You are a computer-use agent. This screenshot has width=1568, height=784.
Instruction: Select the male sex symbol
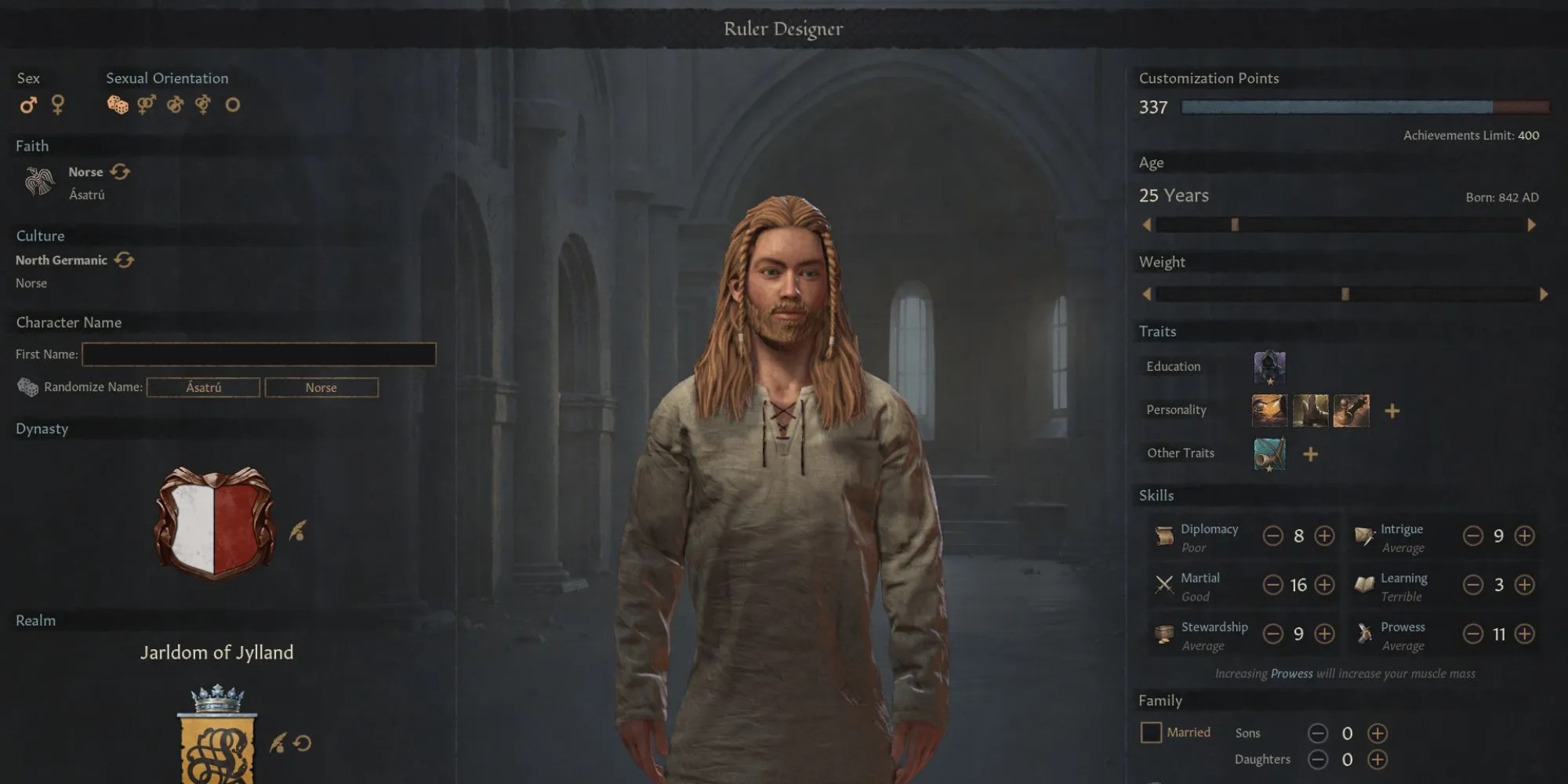(30, 105)
